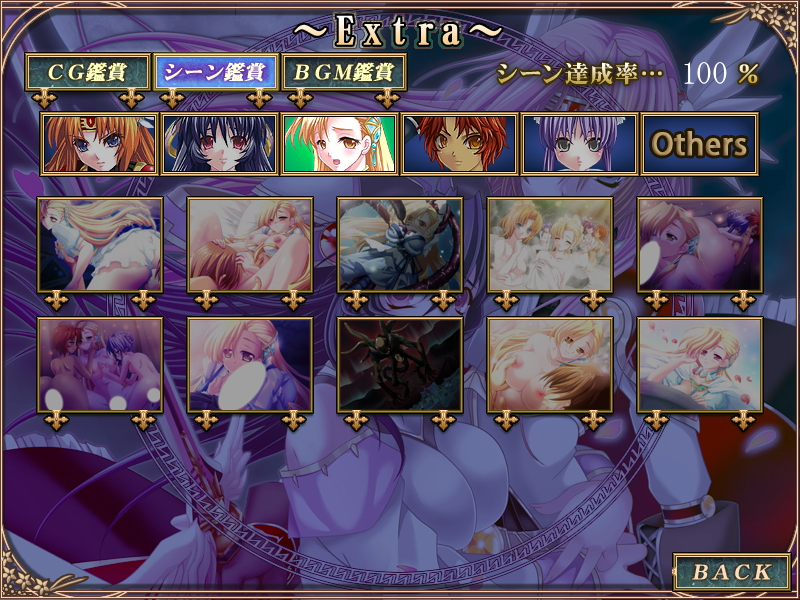Choose the red-haired tanned character portrait
Image resolution: width=800 pixels, height=600 pixels.
[459, 144]
